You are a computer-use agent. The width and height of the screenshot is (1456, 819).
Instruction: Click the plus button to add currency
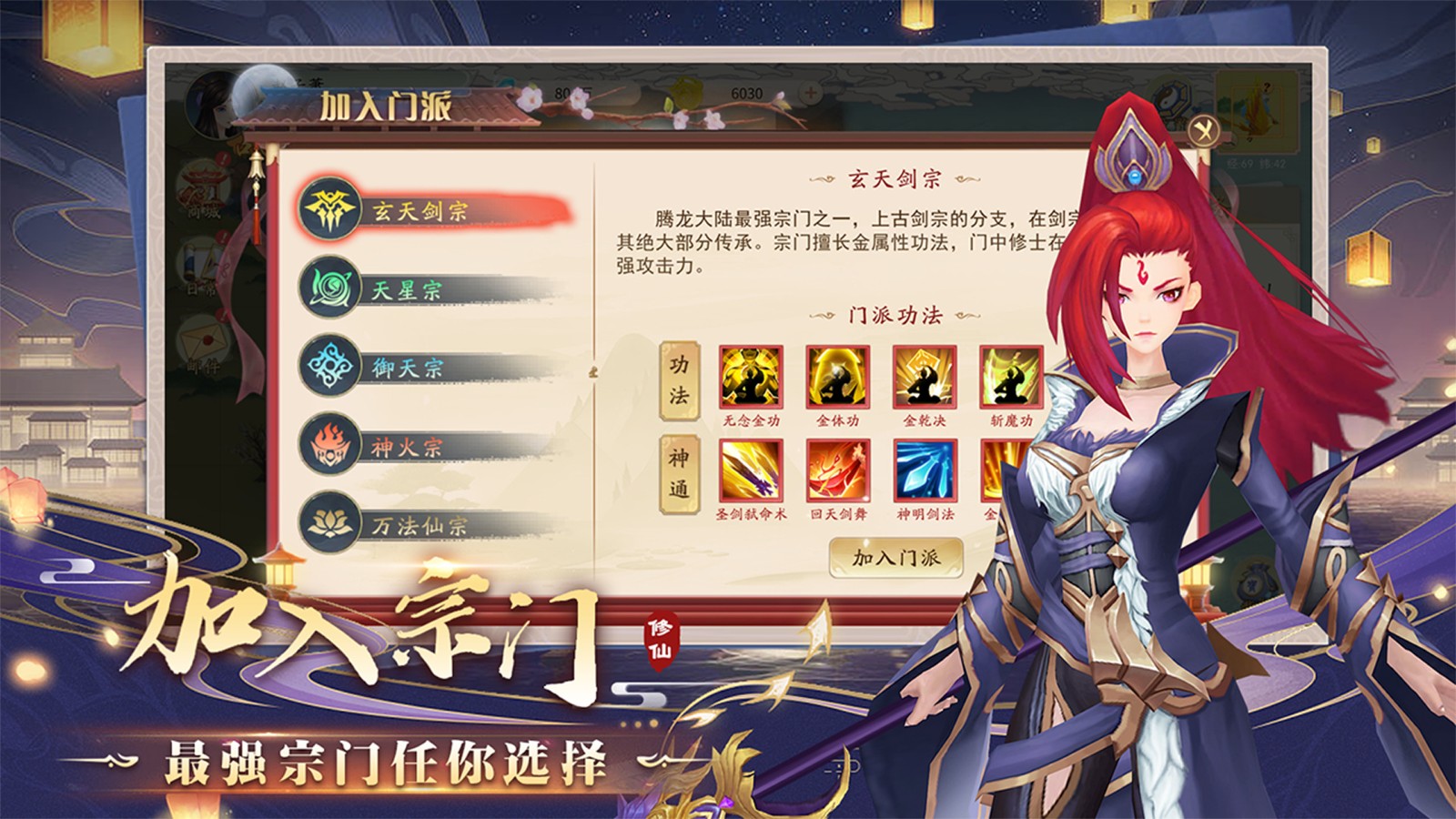coord(809,91)
